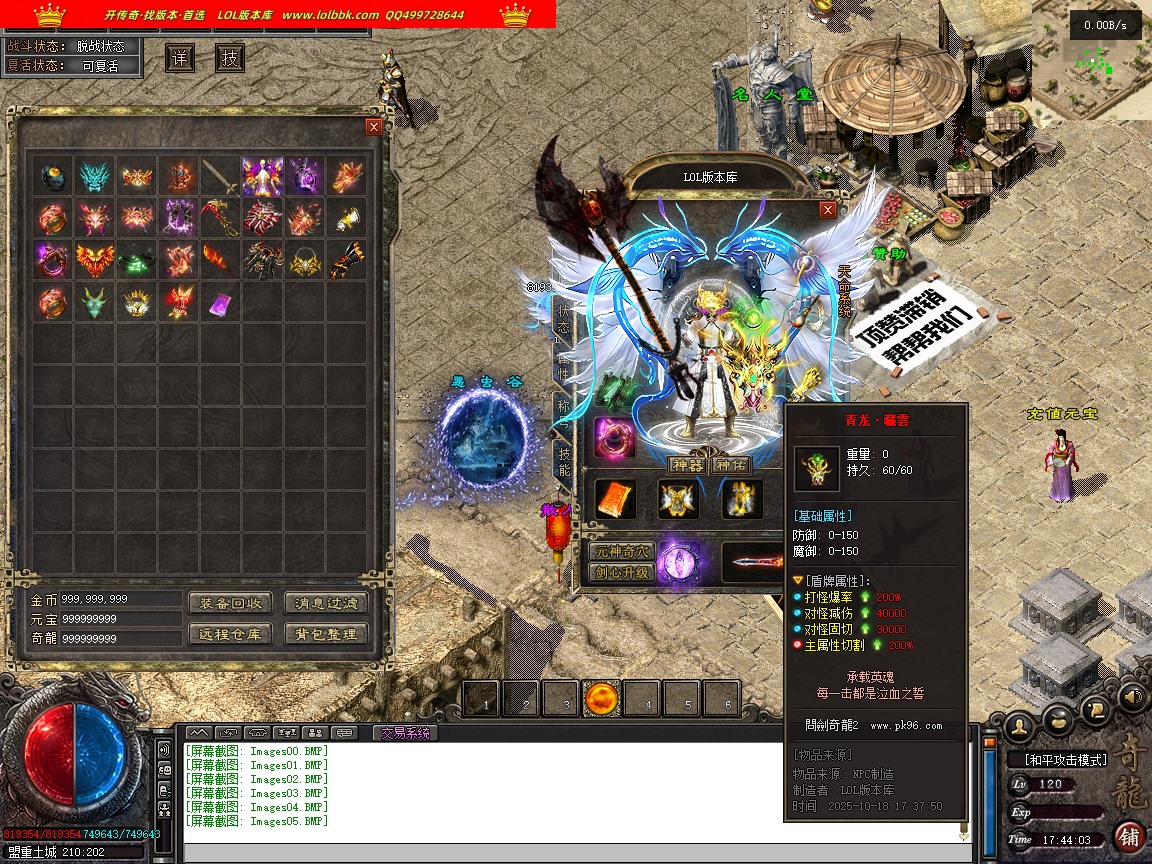The height and width of the screenshot is (864, 1152).
Task: Click the 装备回收 equipment recycle button
Action: point(230,603)
